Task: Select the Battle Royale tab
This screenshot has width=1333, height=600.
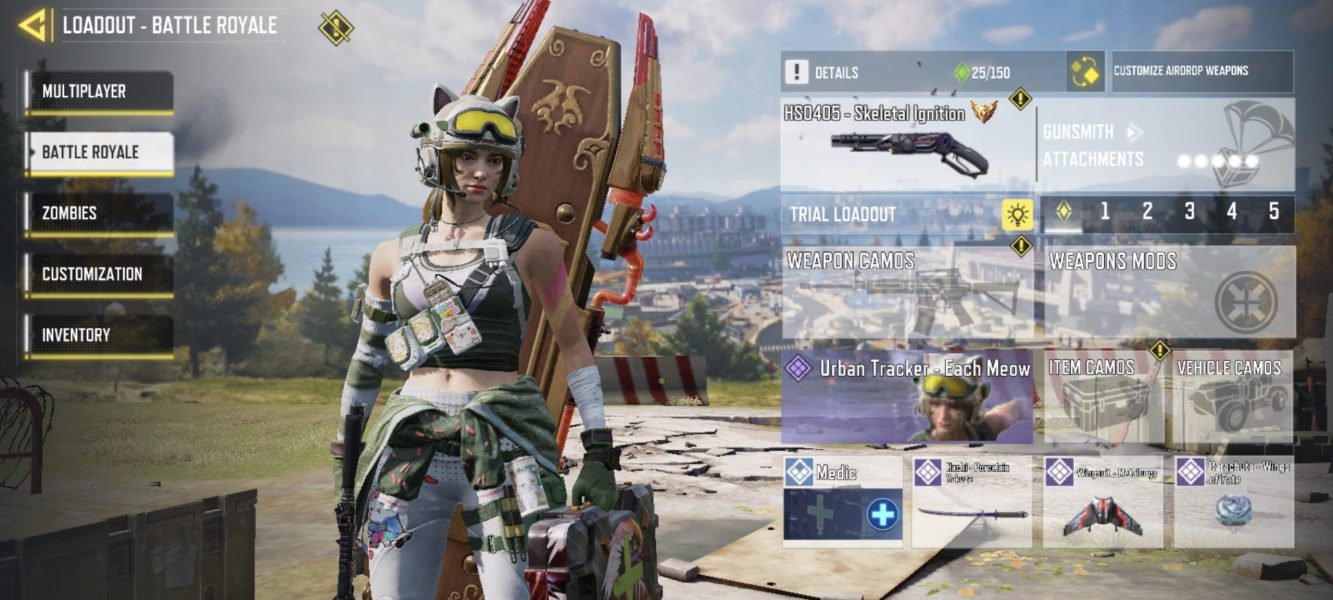Action: (x=99, y=153)
